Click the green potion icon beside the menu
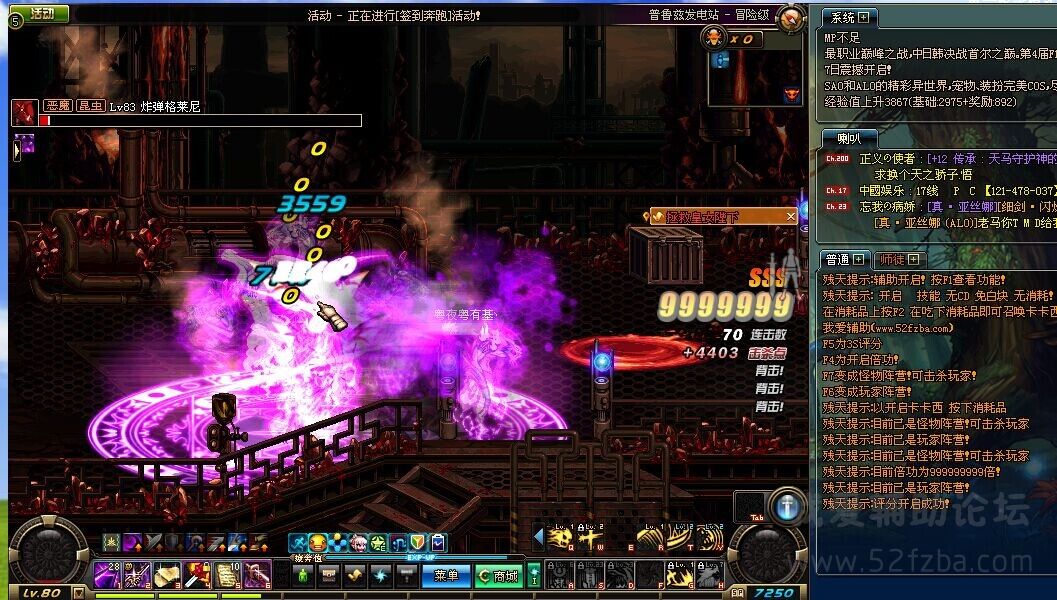The image size is (1057, 600). click(x=304, y=575)
